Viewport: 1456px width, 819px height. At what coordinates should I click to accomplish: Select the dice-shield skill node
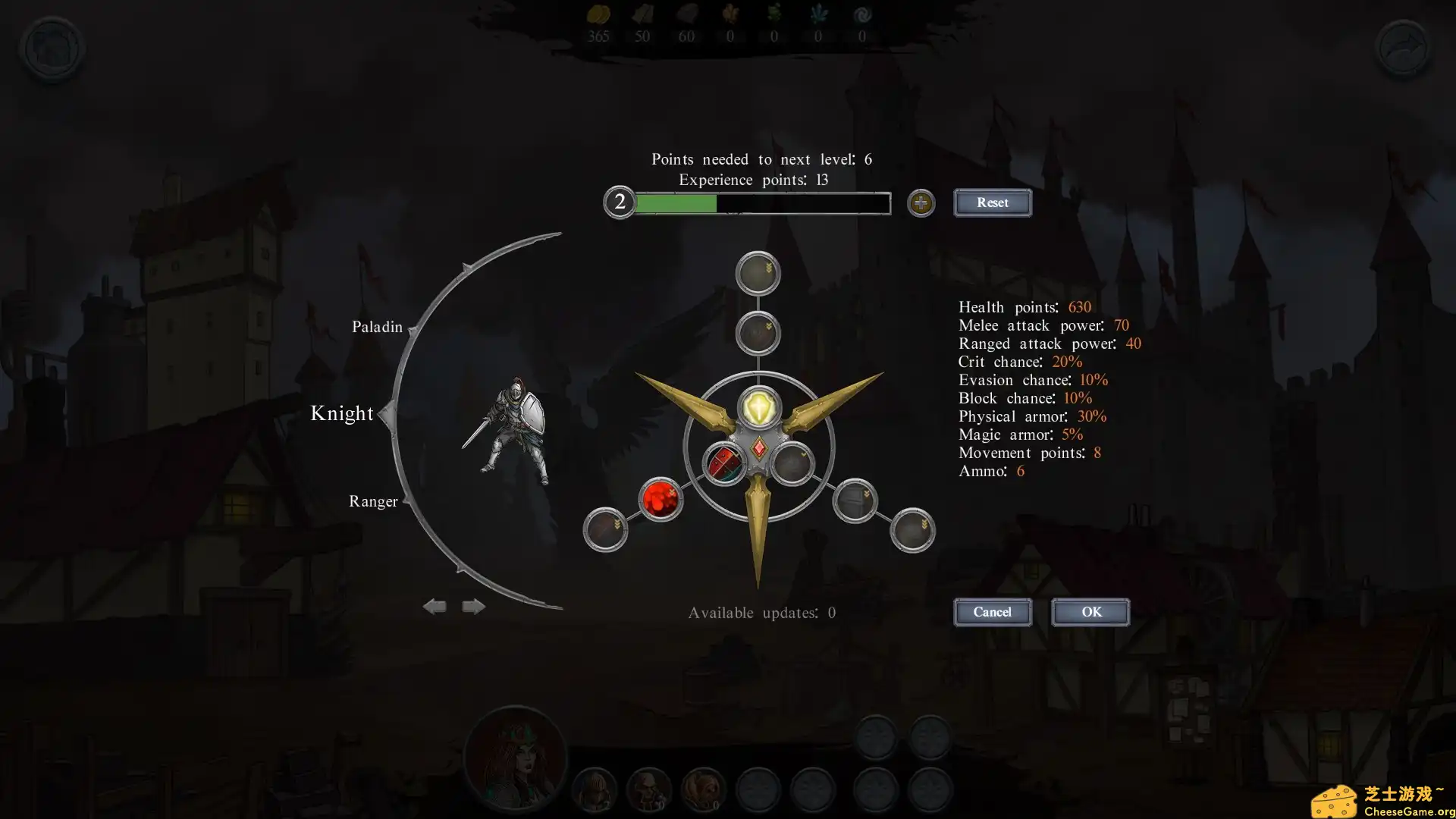pyautogui.click(x=726, y=464)
